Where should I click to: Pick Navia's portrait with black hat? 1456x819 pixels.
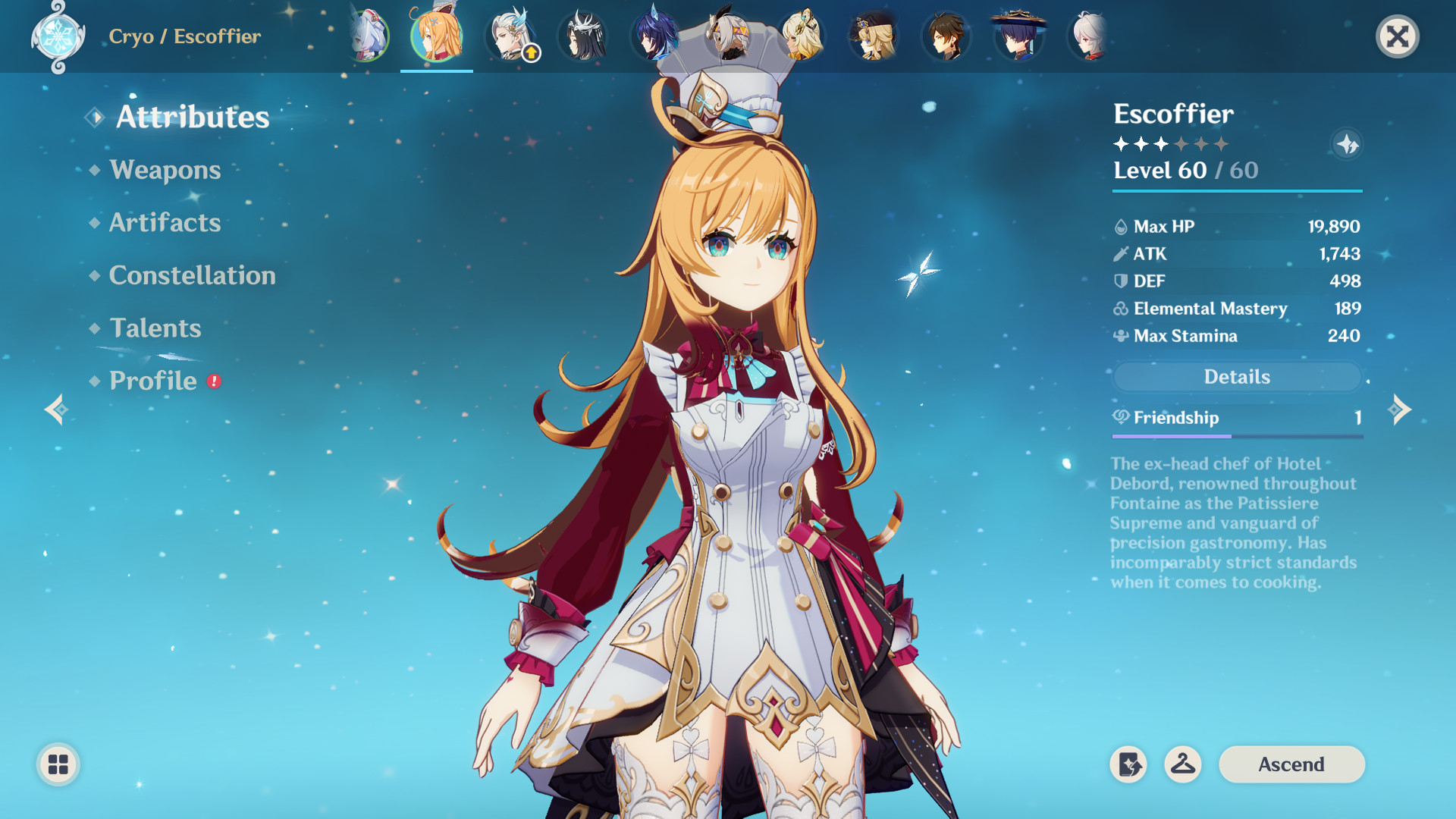tap(873, 36)
